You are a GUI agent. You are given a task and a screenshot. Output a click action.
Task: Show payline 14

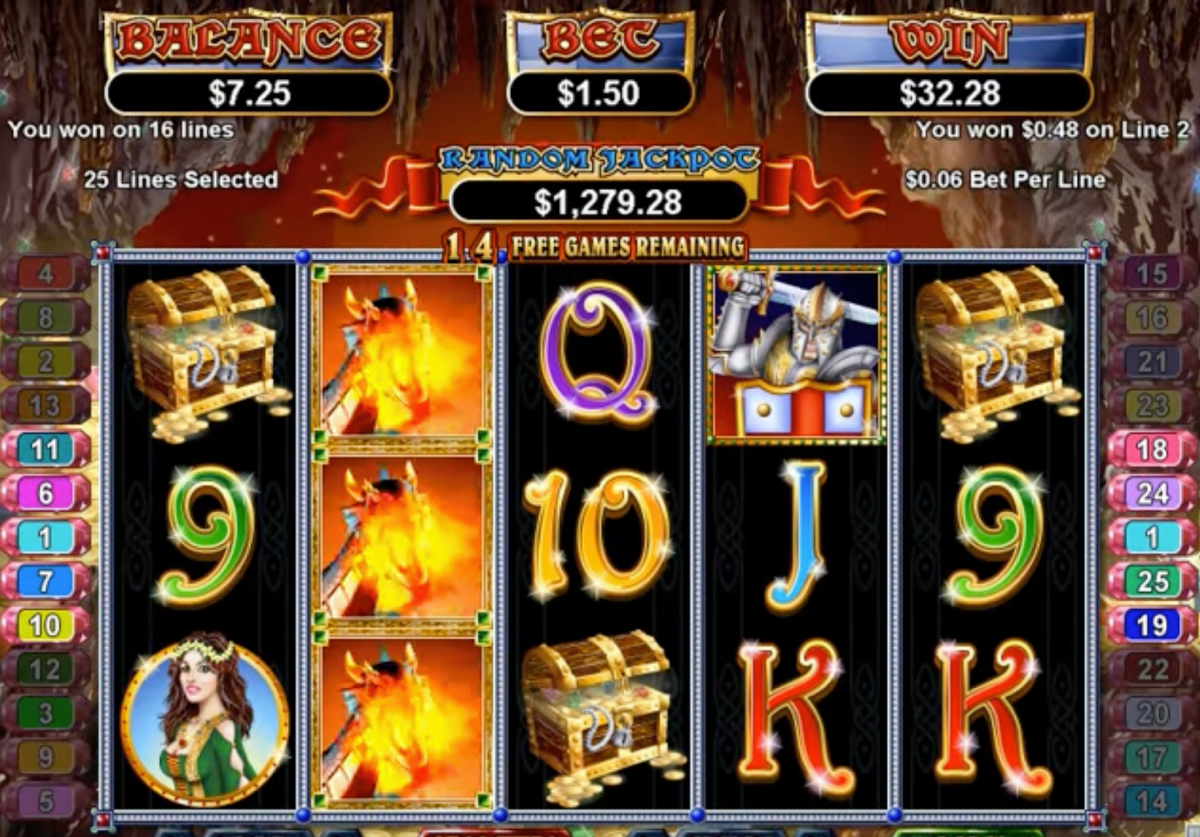point(1152,801)
